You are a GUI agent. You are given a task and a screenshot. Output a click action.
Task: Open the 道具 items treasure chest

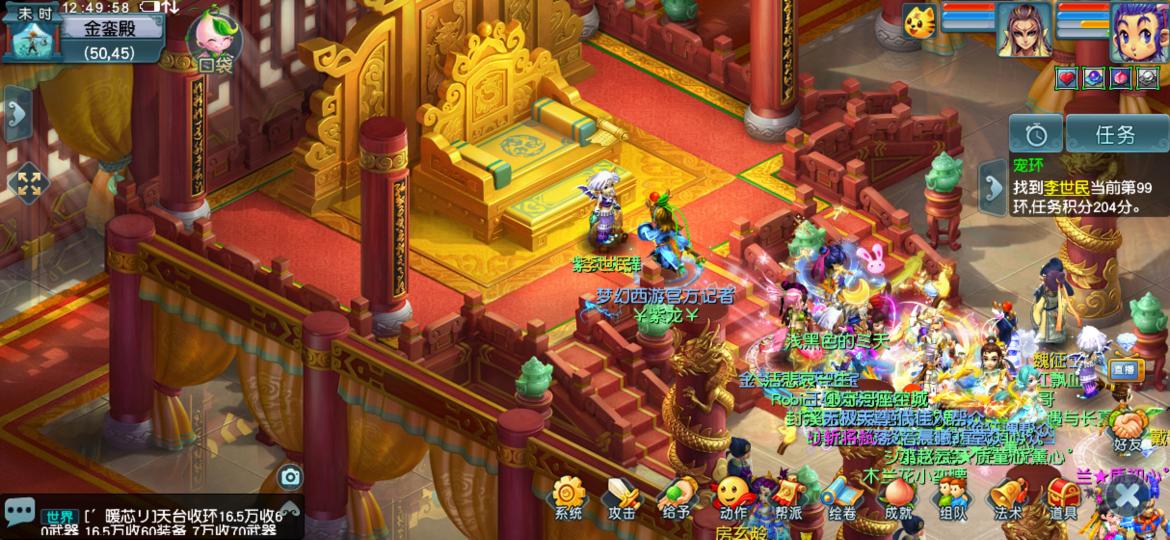pos(1063,495)
